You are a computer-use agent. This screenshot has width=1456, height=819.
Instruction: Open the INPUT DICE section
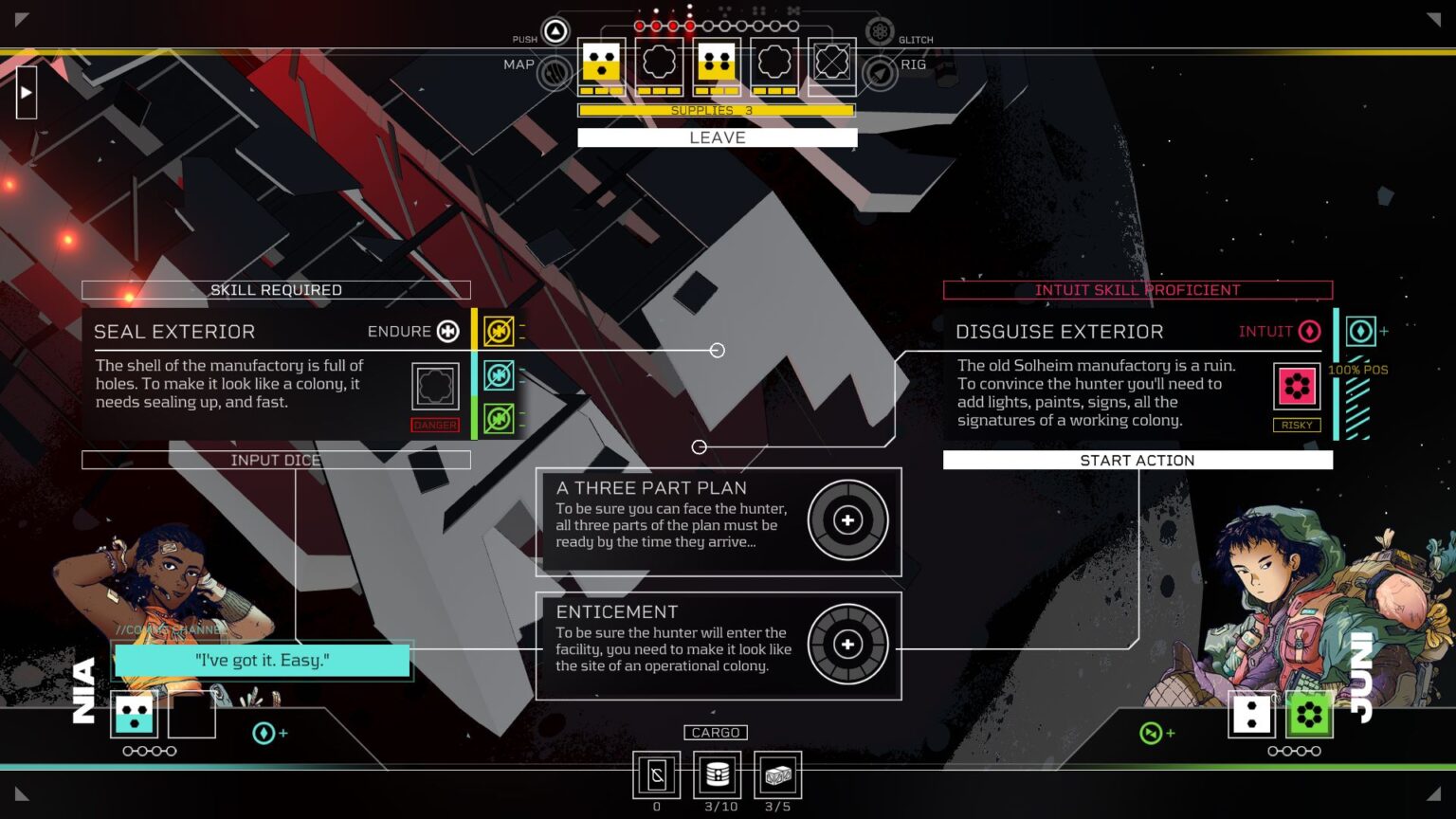276,460
